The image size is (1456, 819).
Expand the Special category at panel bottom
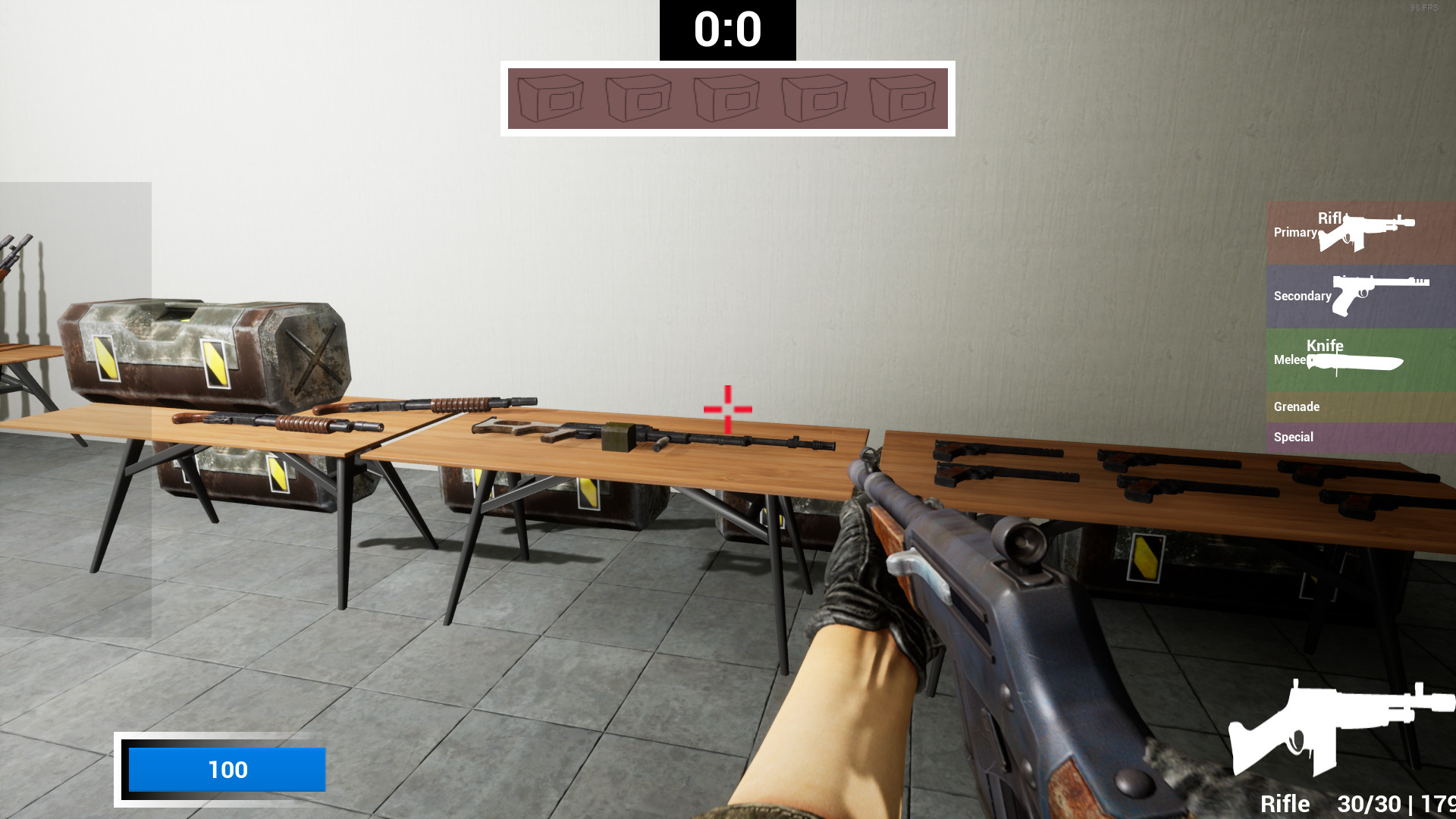(x=1293, y=437)
